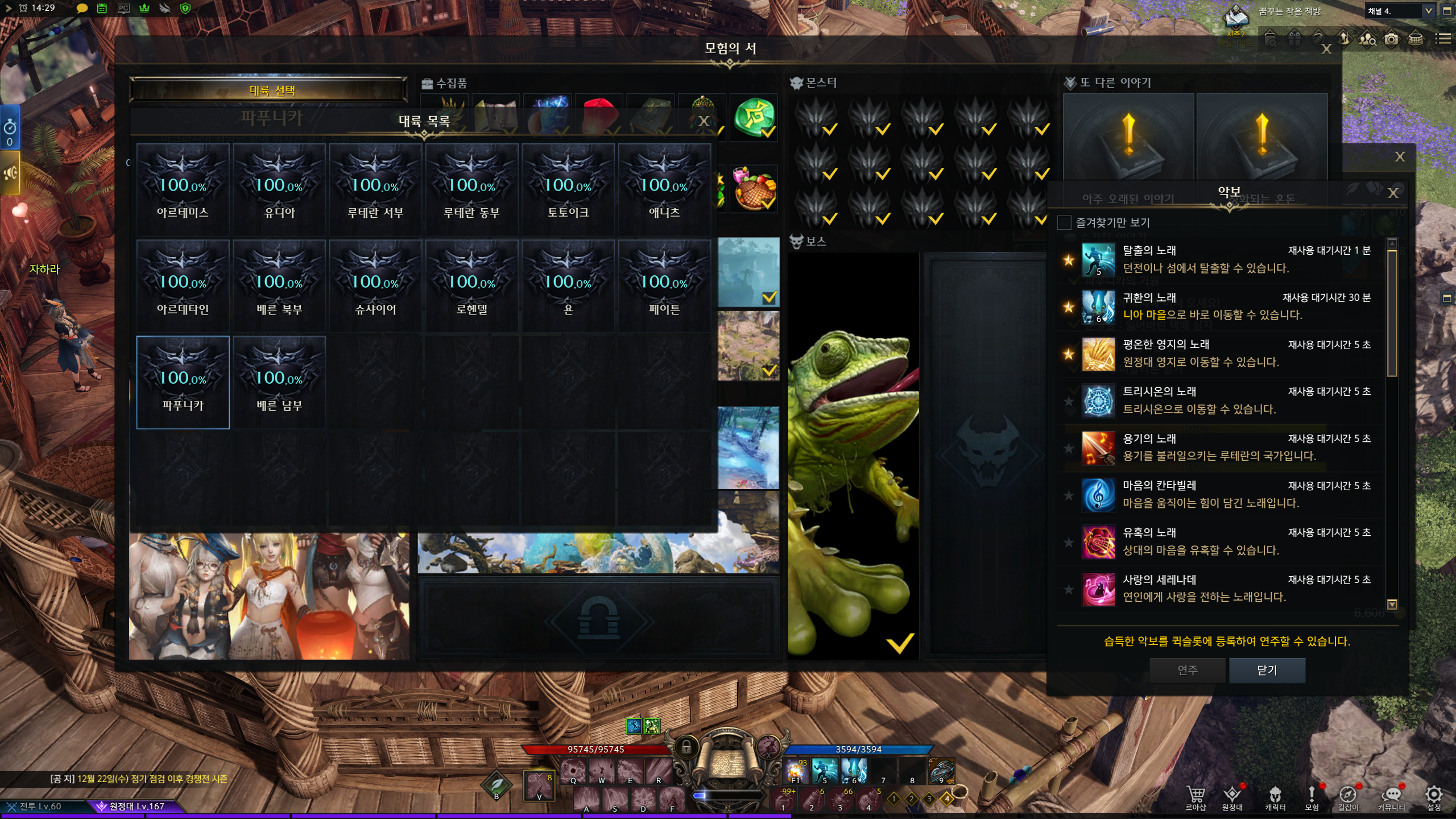The width and height of the screenshot is (1456, 819).
Task: Favorite the 용기의 노래 star
Action: pos(1069,448)
